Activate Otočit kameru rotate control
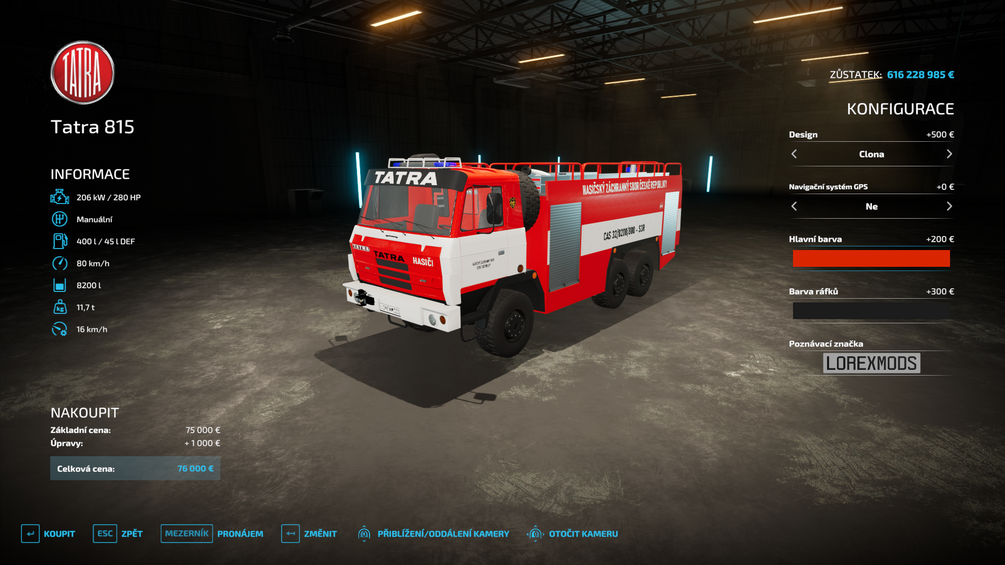1005x565 pixels. 572,534
